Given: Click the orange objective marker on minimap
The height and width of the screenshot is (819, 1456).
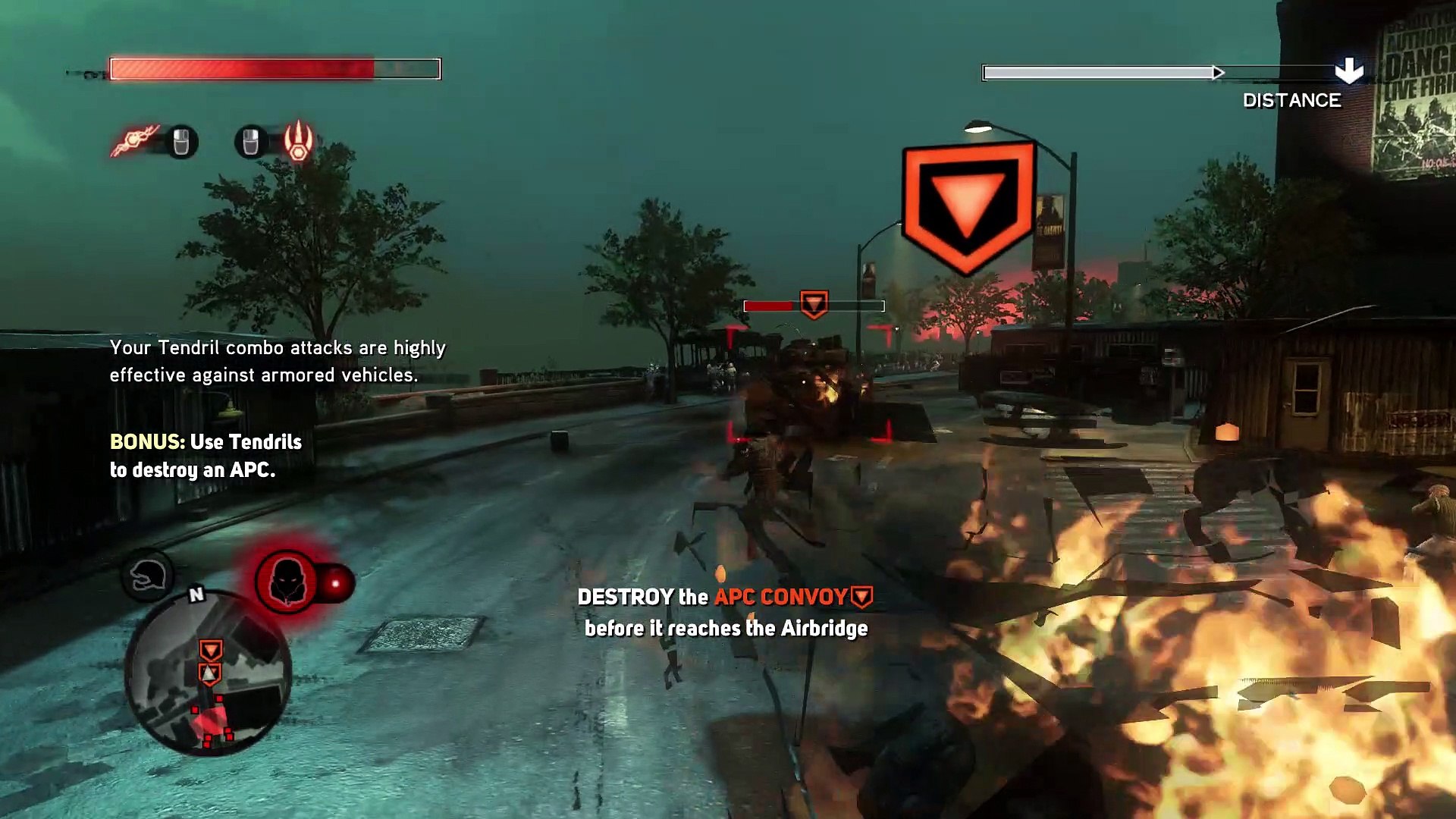Looking at the screenshot, I should (210, 650).
